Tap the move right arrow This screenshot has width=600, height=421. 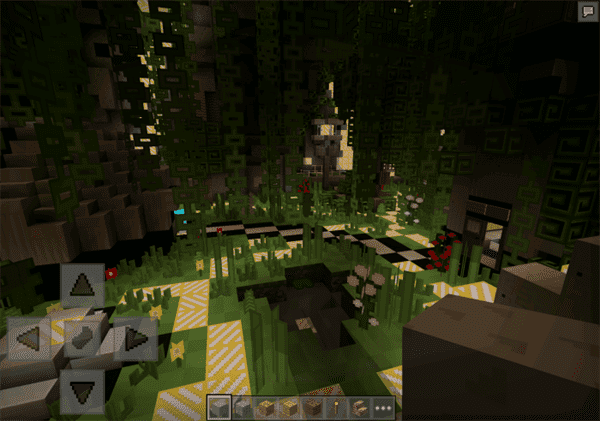pyautogui.click(x=134, y=338)
